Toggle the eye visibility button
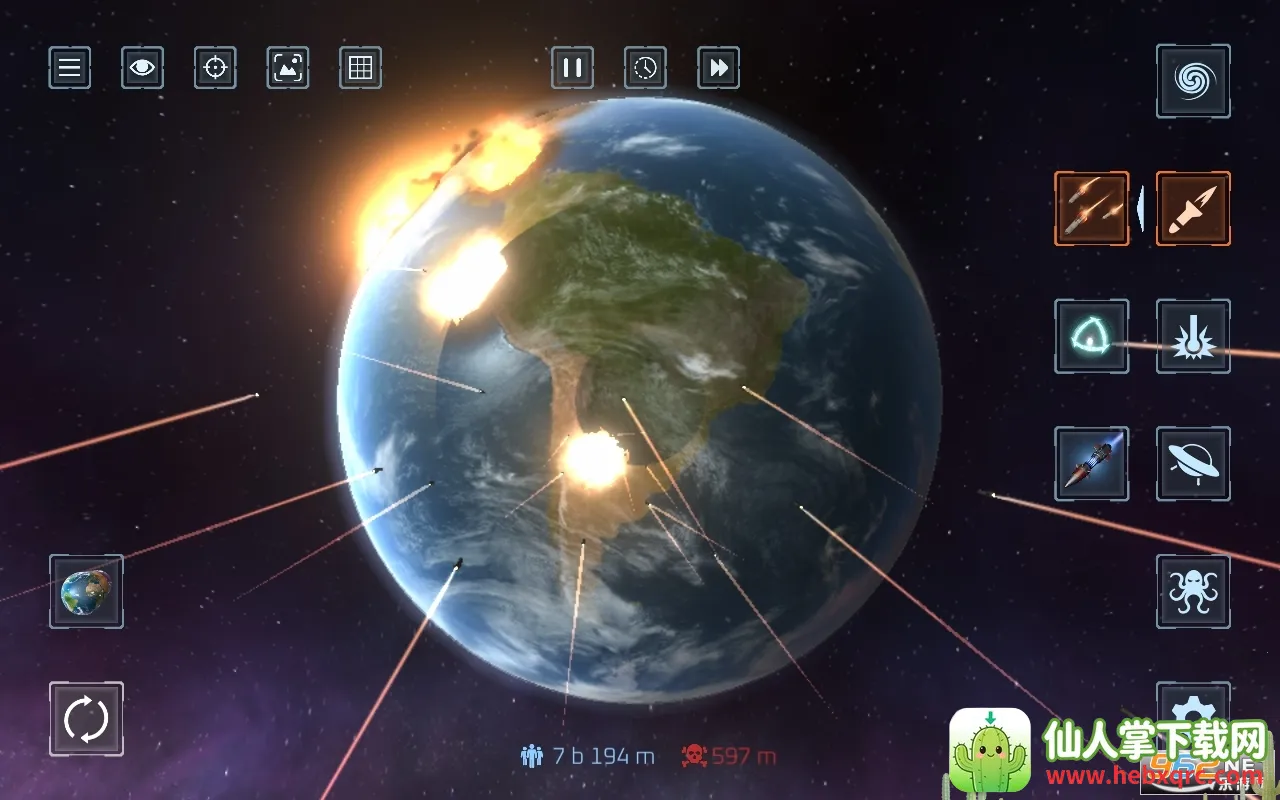 tap(143, 68)
